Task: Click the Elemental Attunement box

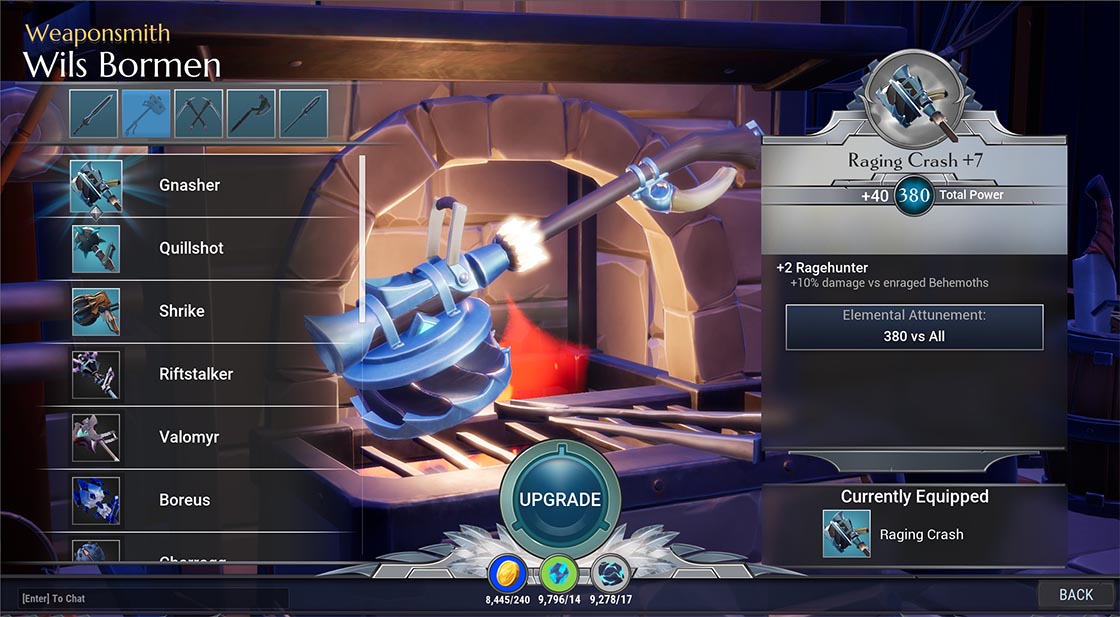Action: coord(914,327)
